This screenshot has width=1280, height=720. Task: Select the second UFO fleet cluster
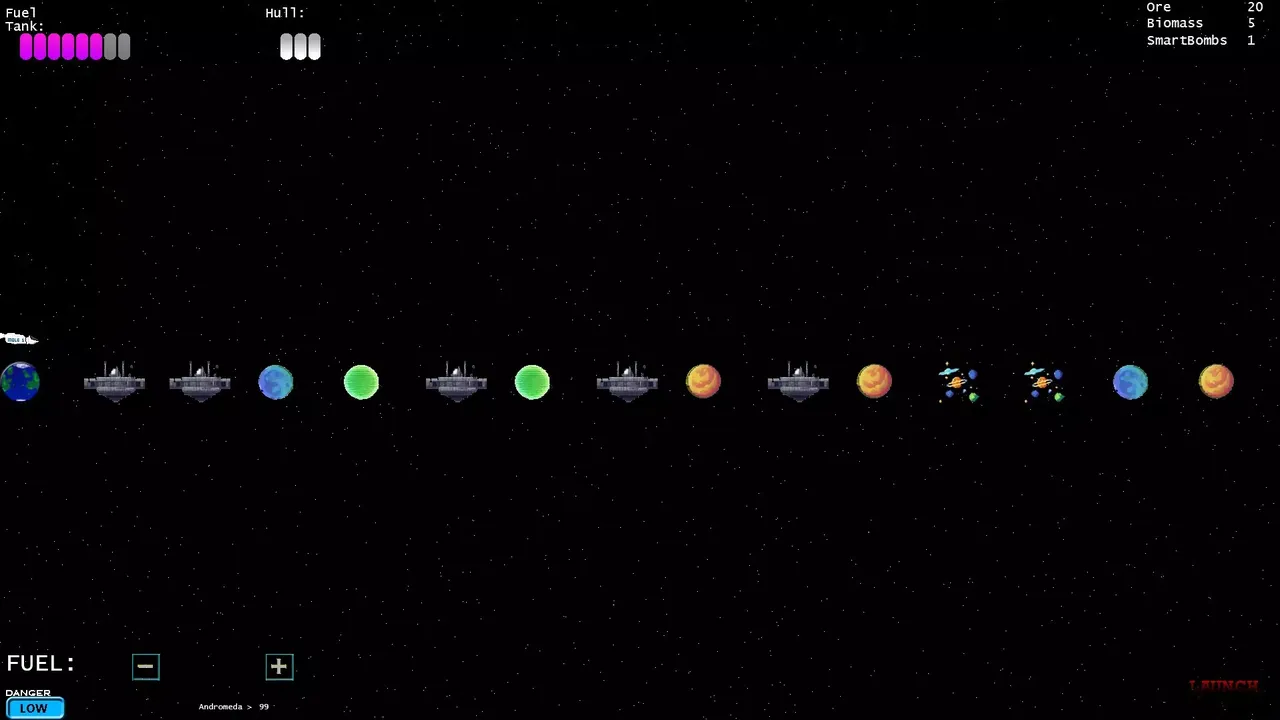(x=1044, y=383)
